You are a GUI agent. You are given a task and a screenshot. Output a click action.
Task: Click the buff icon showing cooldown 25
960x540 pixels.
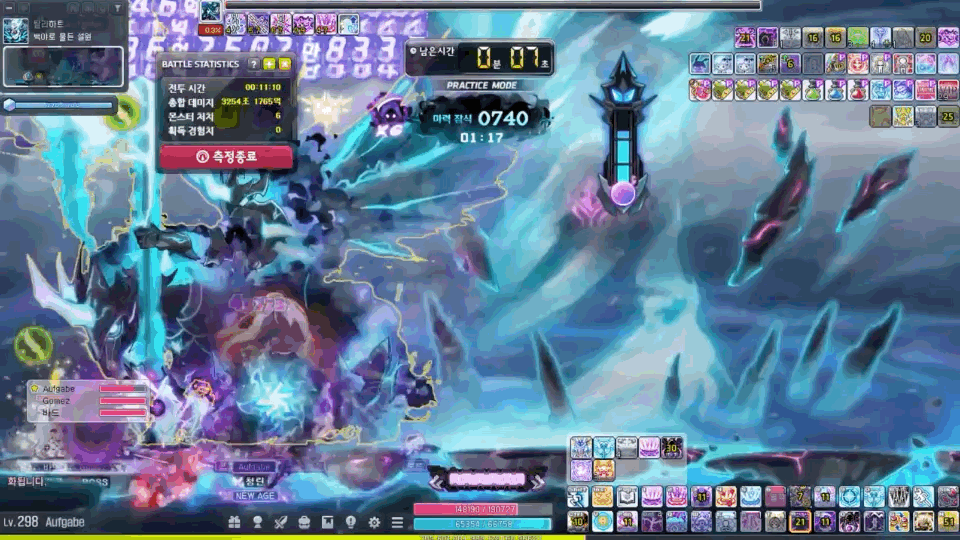point(946,116)
